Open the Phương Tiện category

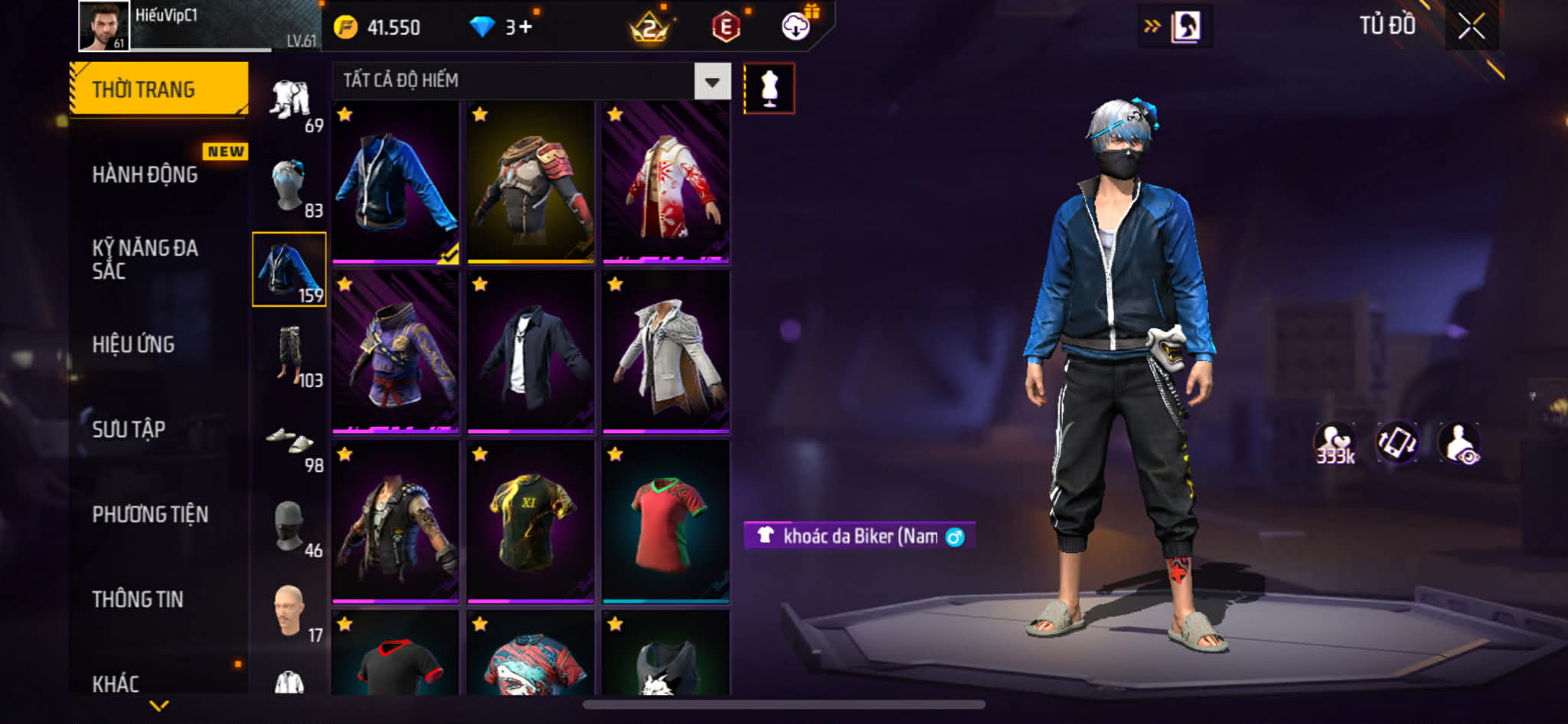coord(150,514)
